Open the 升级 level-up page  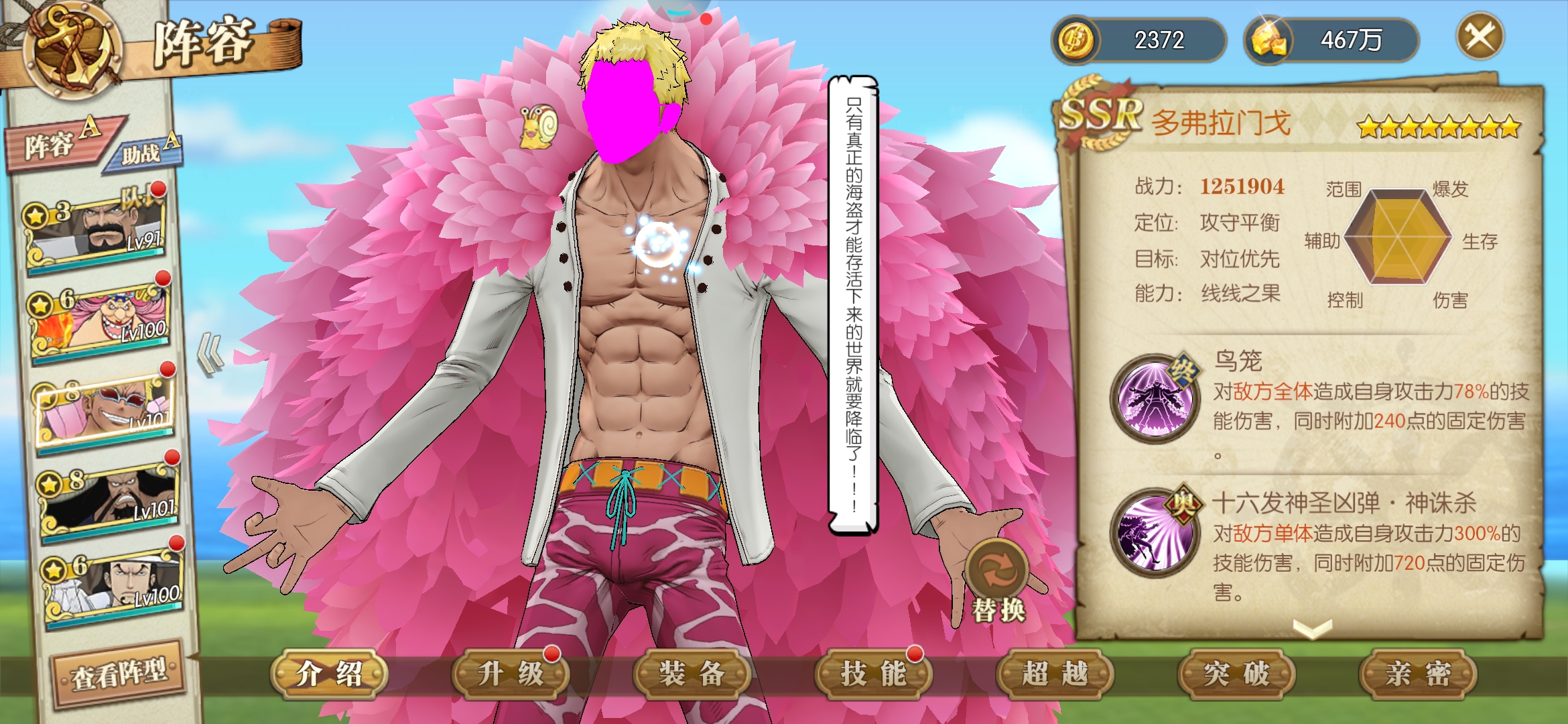[511, 674]
